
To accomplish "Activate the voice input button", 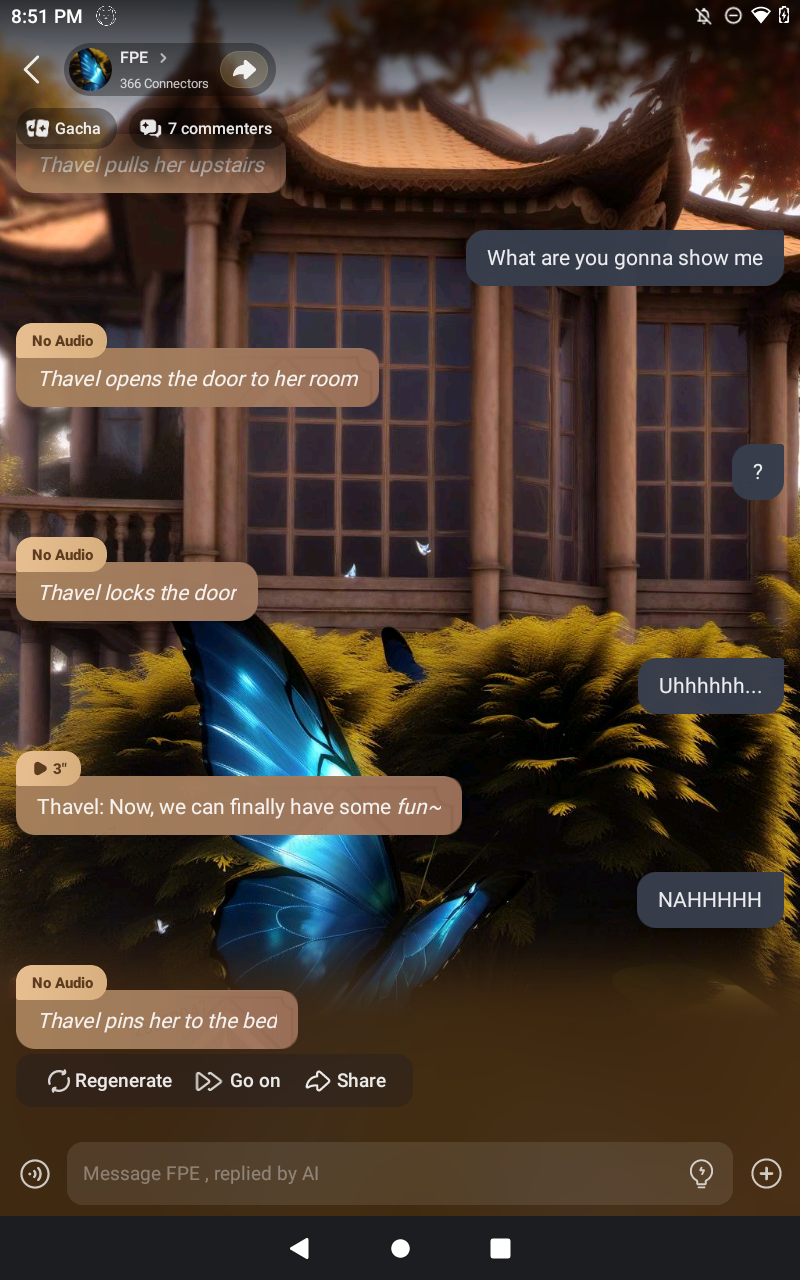I will pyautogui.click(x=35, y=1173).
